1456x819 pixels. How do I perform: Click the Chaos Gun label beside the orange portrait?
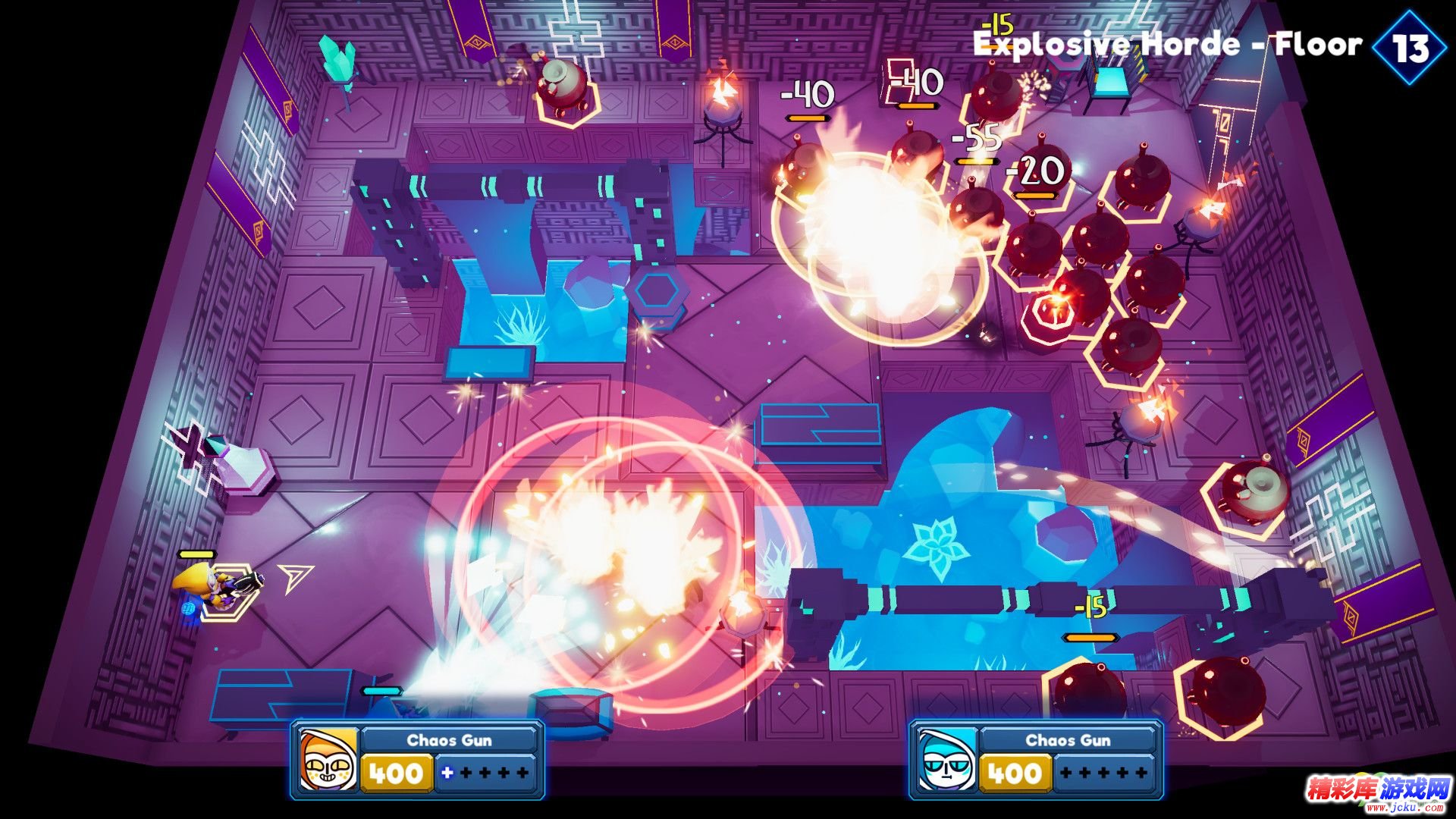[x=449, y=740]
